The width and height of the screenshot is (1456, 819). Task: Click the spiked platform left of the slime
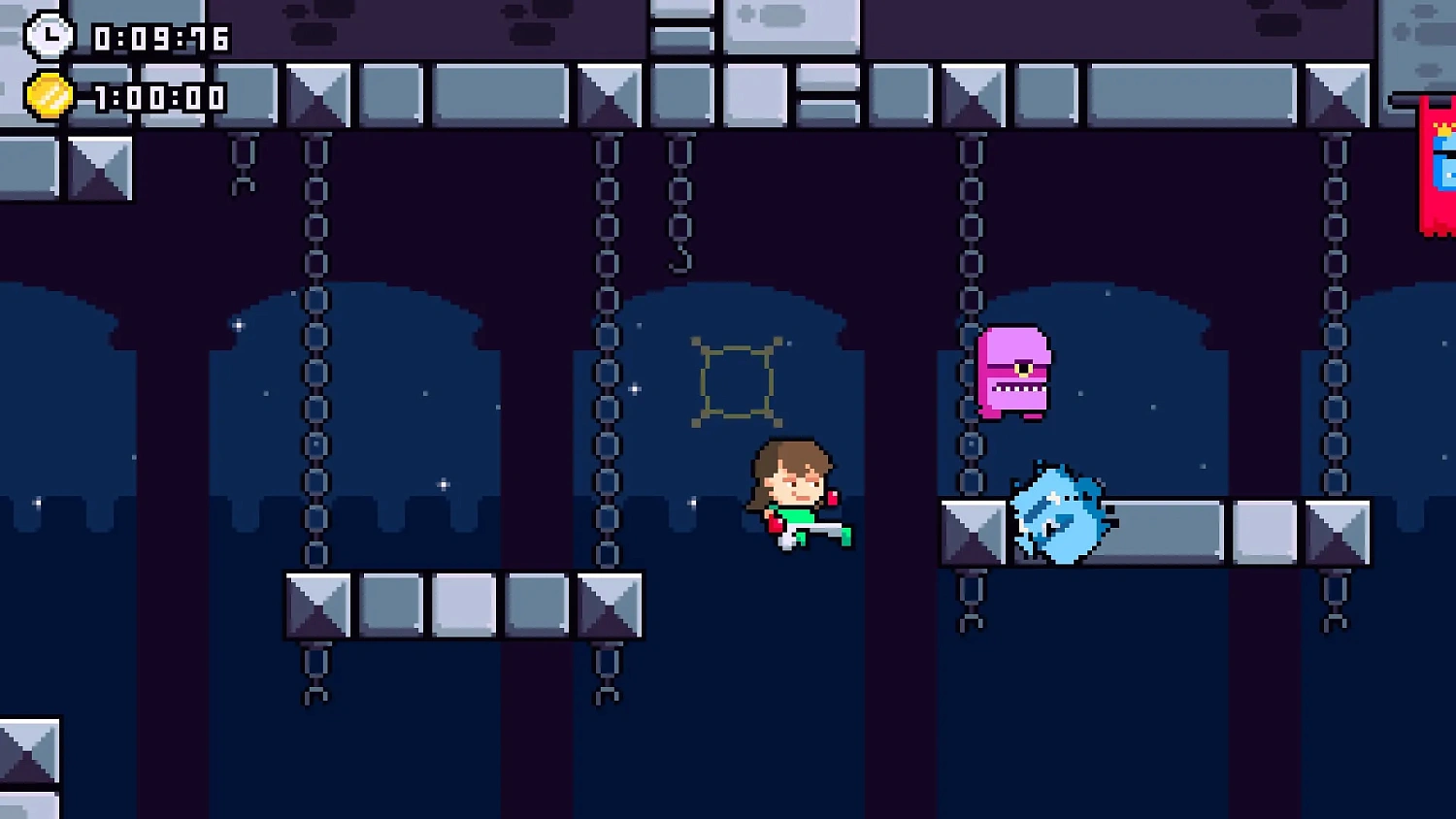click(969, 529)
